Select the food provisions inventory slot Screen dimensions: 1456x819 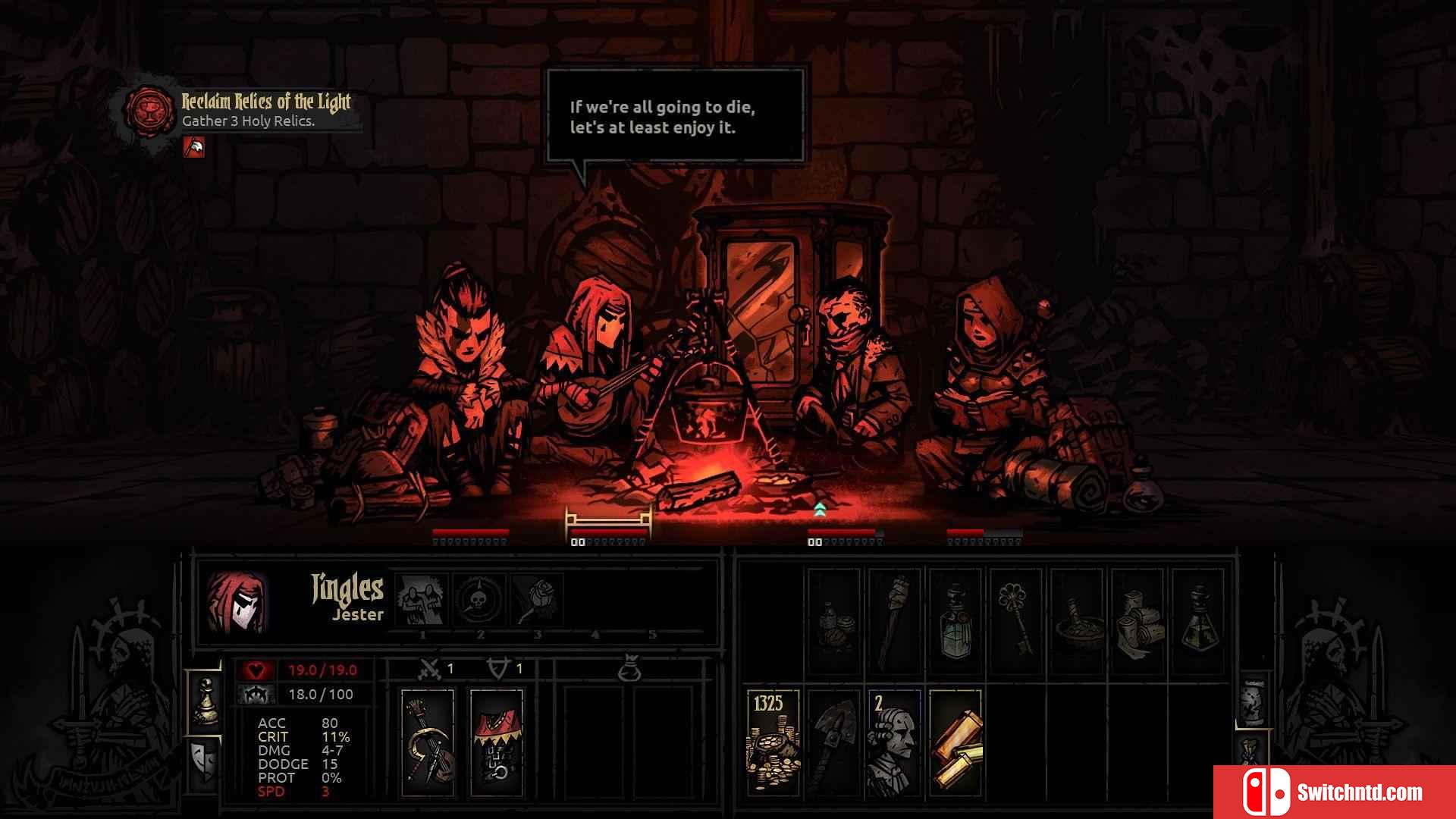834,621
